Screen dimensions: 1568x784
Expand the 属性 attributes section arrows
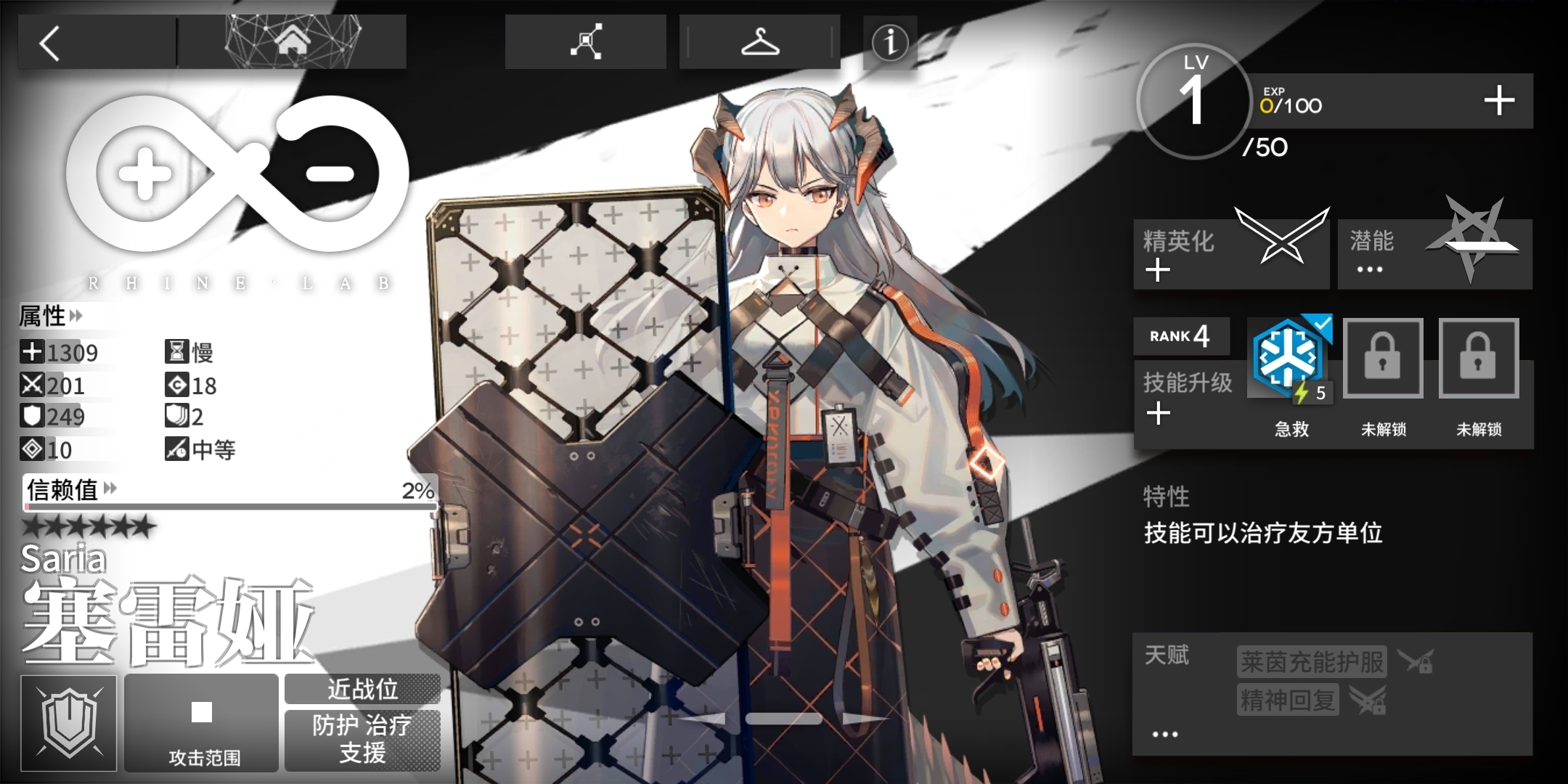tap(75, 316)
